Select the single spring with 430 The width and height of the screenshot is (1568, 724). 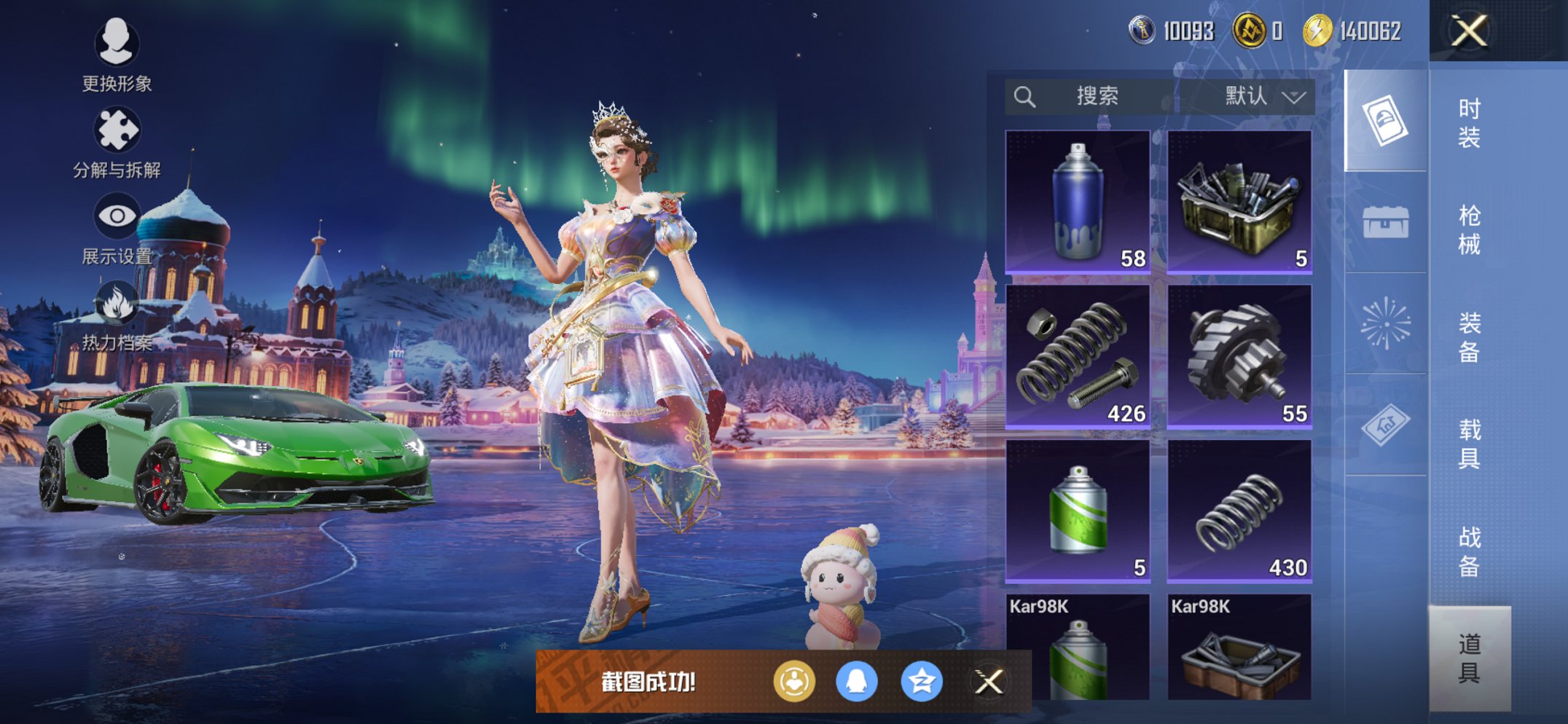click(x=1239, y=511)
